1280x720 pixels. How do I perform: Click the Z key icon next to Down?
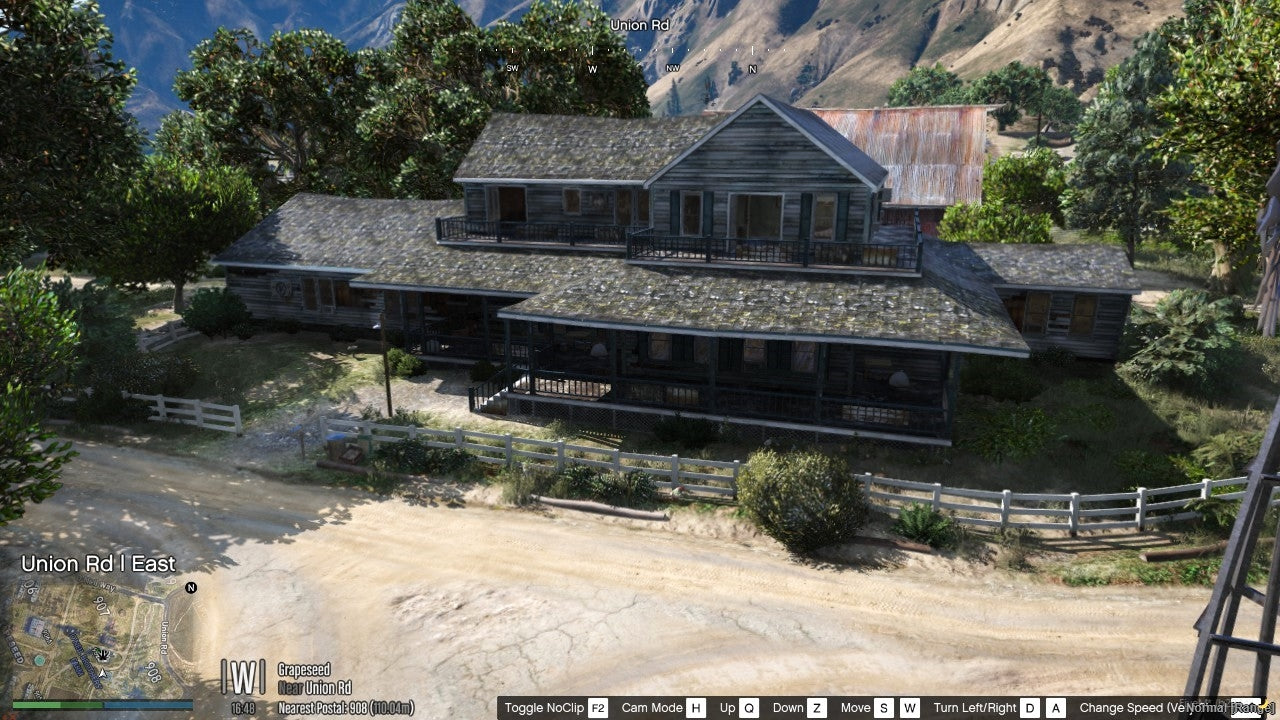coord(817,707)
